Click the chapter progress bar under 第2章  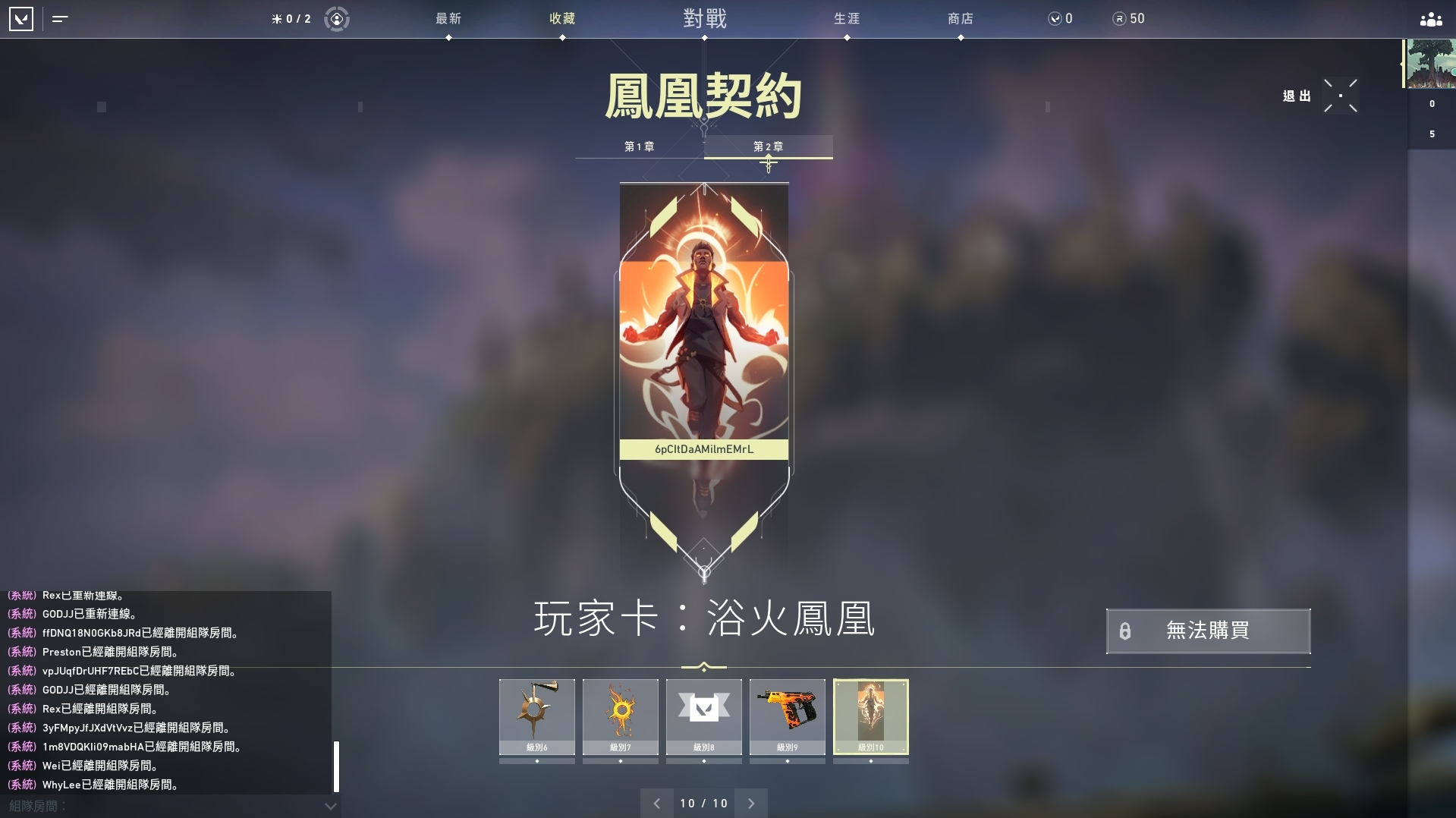[x=767, y=158]
